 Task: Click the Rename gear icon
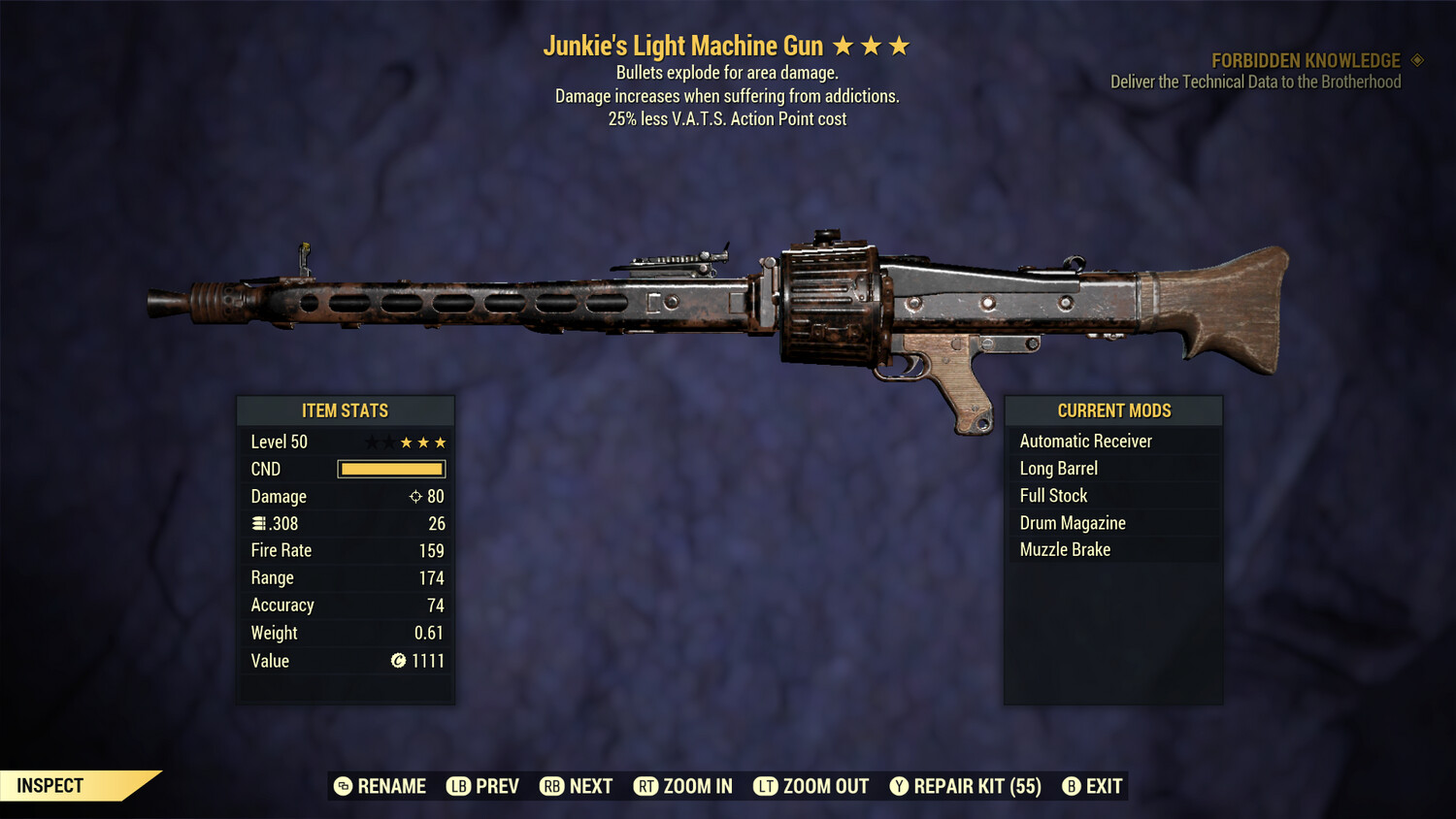(342, 786)
